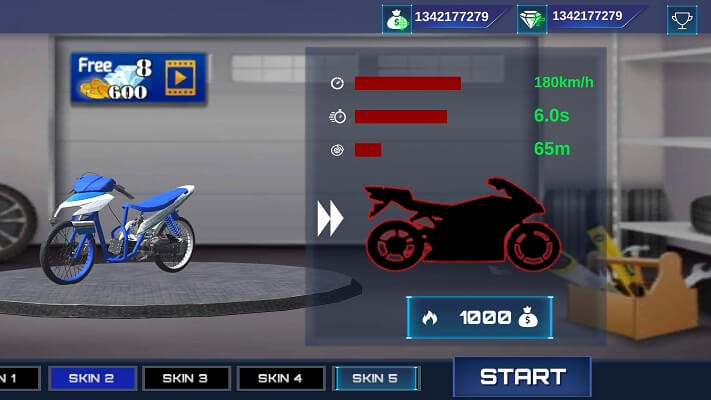Pick the SKIN 5 option

click(375, 378)
